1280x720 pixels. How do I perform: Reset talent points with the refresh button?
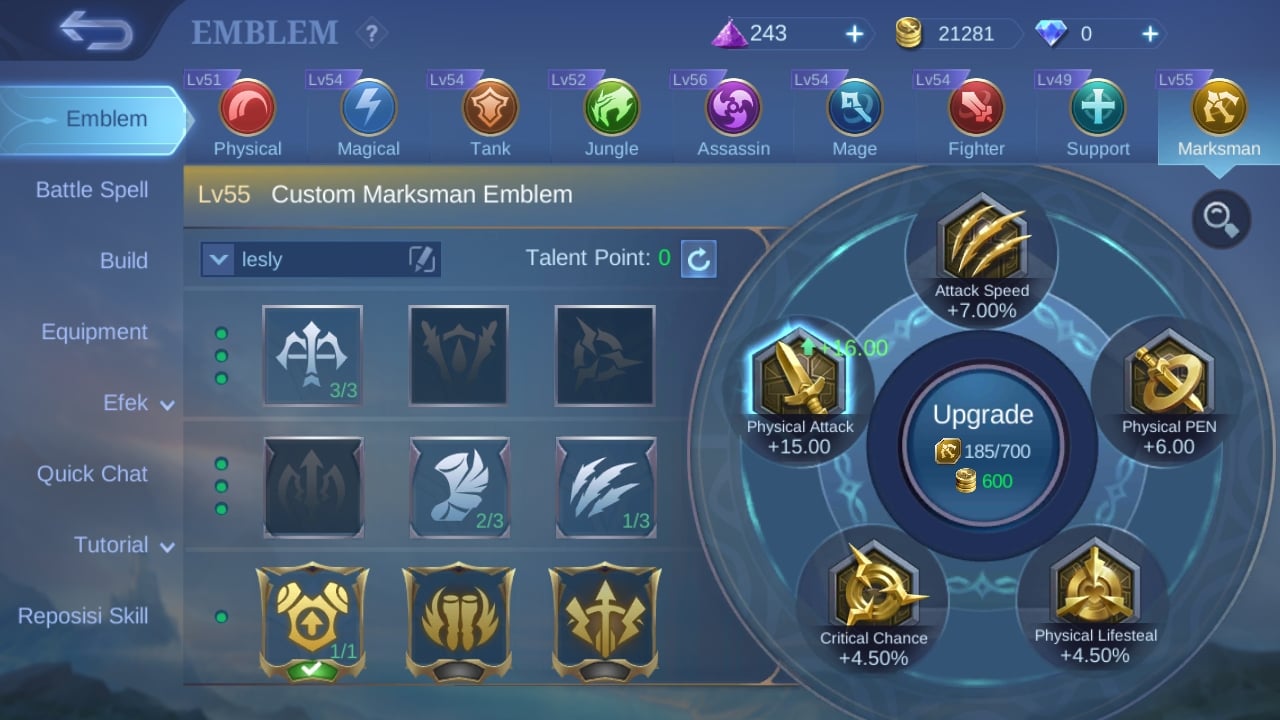click(x=699, y=259)
